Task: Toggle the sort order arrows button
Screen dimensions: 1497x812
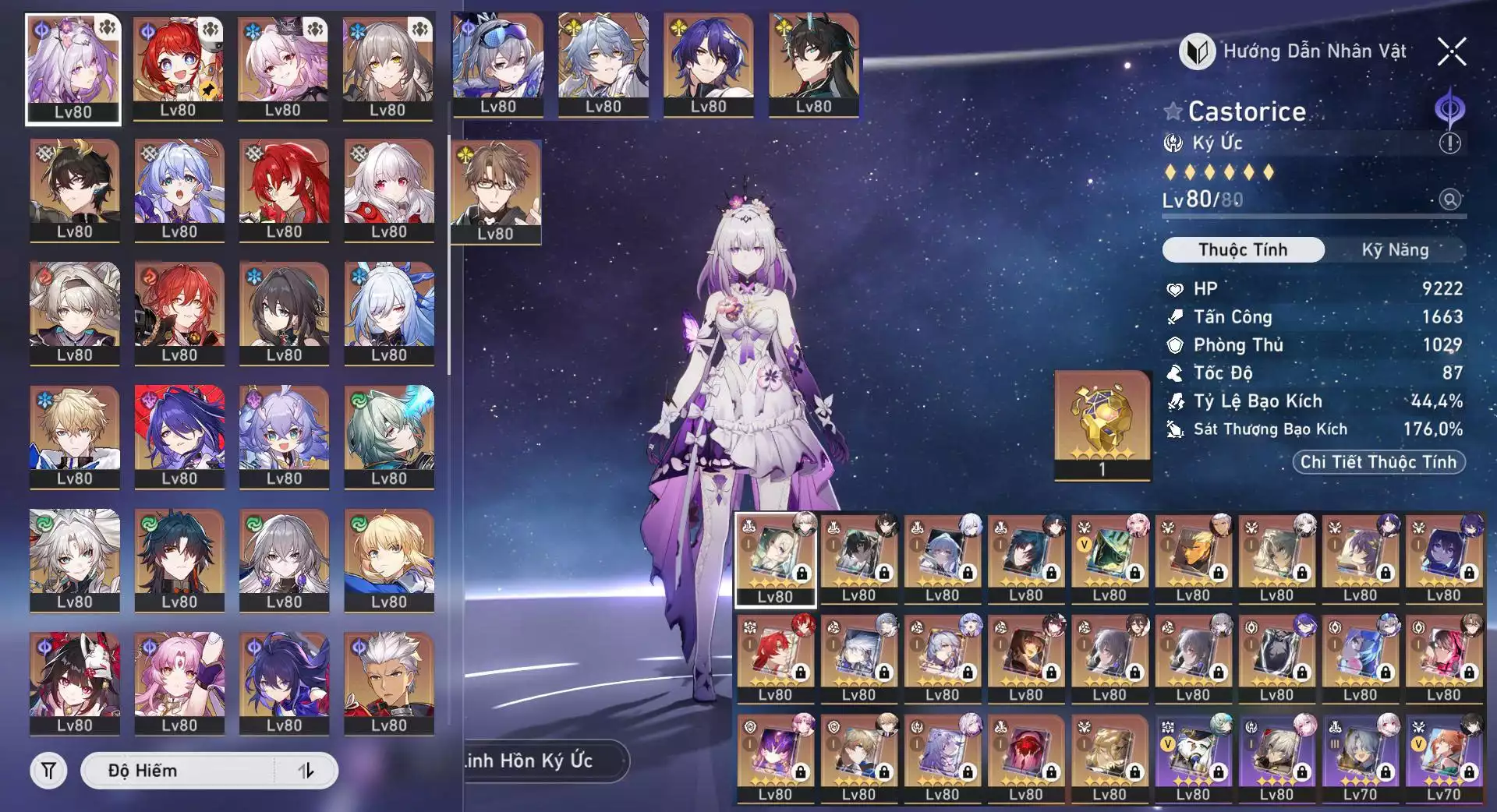Action: pyautogui.click(x=306, y=771)
